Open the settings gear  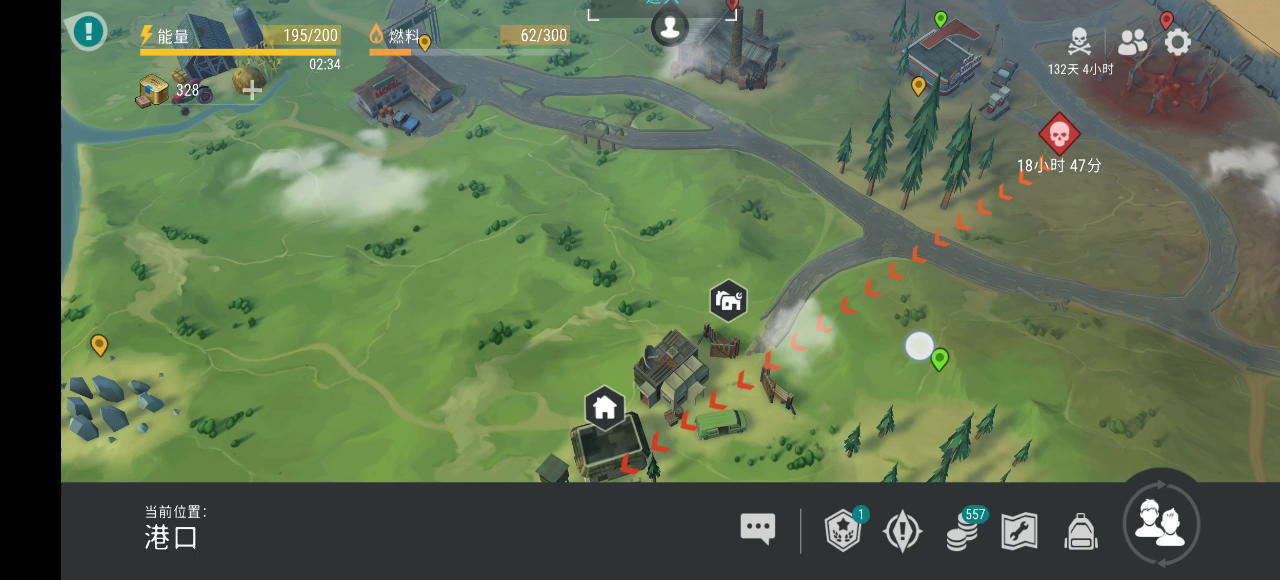pyautogui.click(x=1178, y=42)
